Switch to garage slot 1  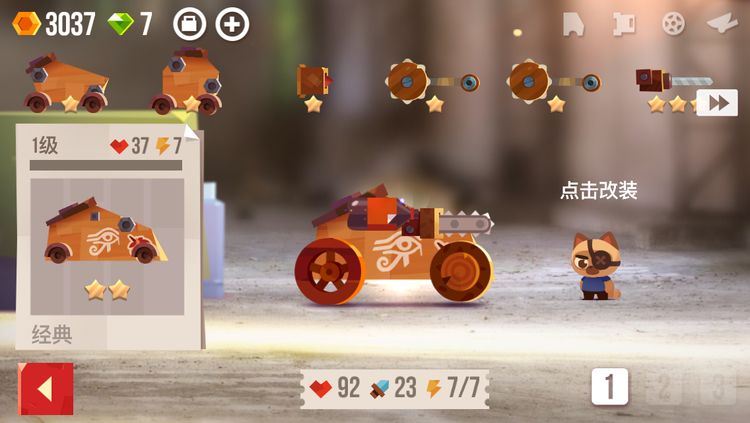point(609,386)
